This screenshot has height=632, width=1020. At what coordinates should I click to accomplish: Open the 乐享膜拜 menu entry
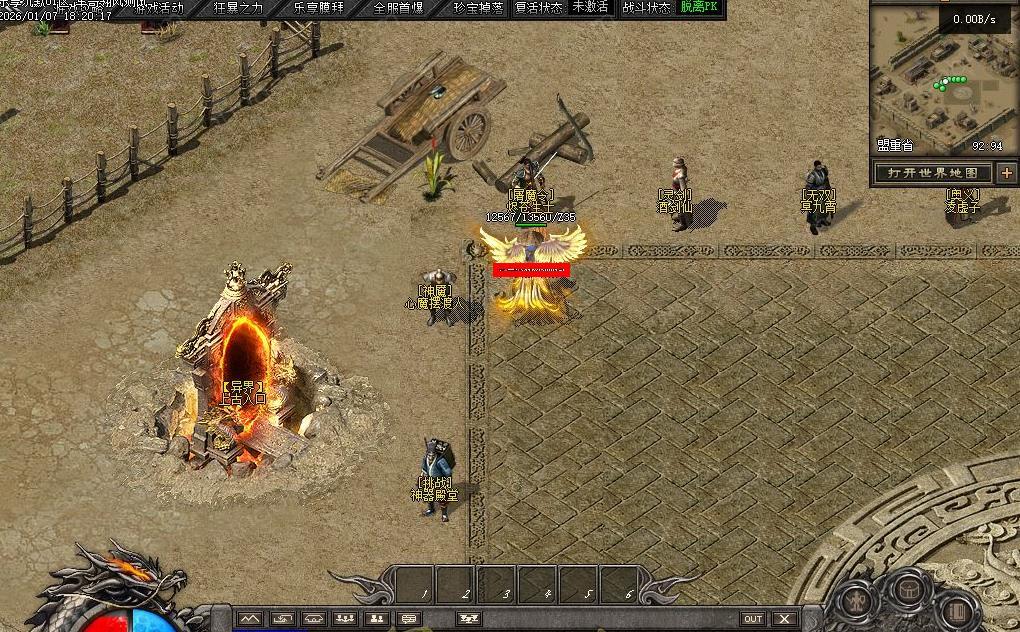coord(318,8)
